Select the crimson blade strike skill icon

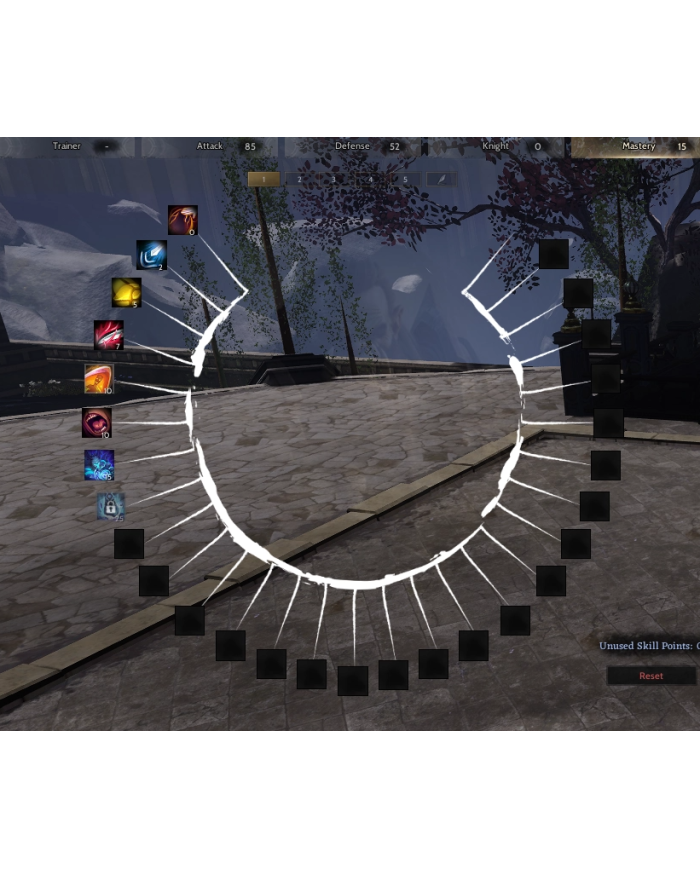108,334
